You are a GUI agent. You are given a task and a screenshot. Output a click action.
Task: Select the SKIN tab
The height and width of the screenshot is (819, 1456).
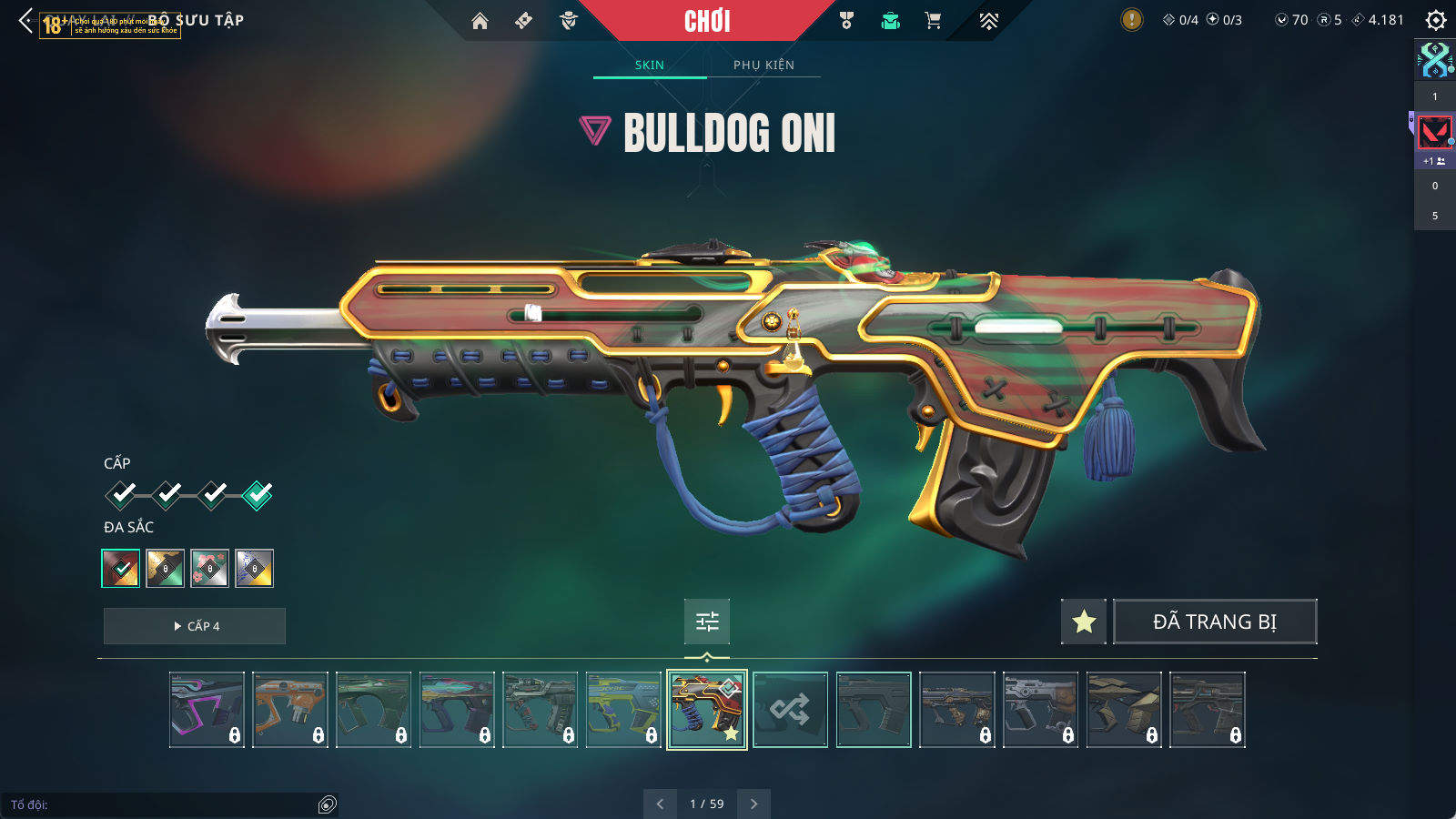[650, 65]
